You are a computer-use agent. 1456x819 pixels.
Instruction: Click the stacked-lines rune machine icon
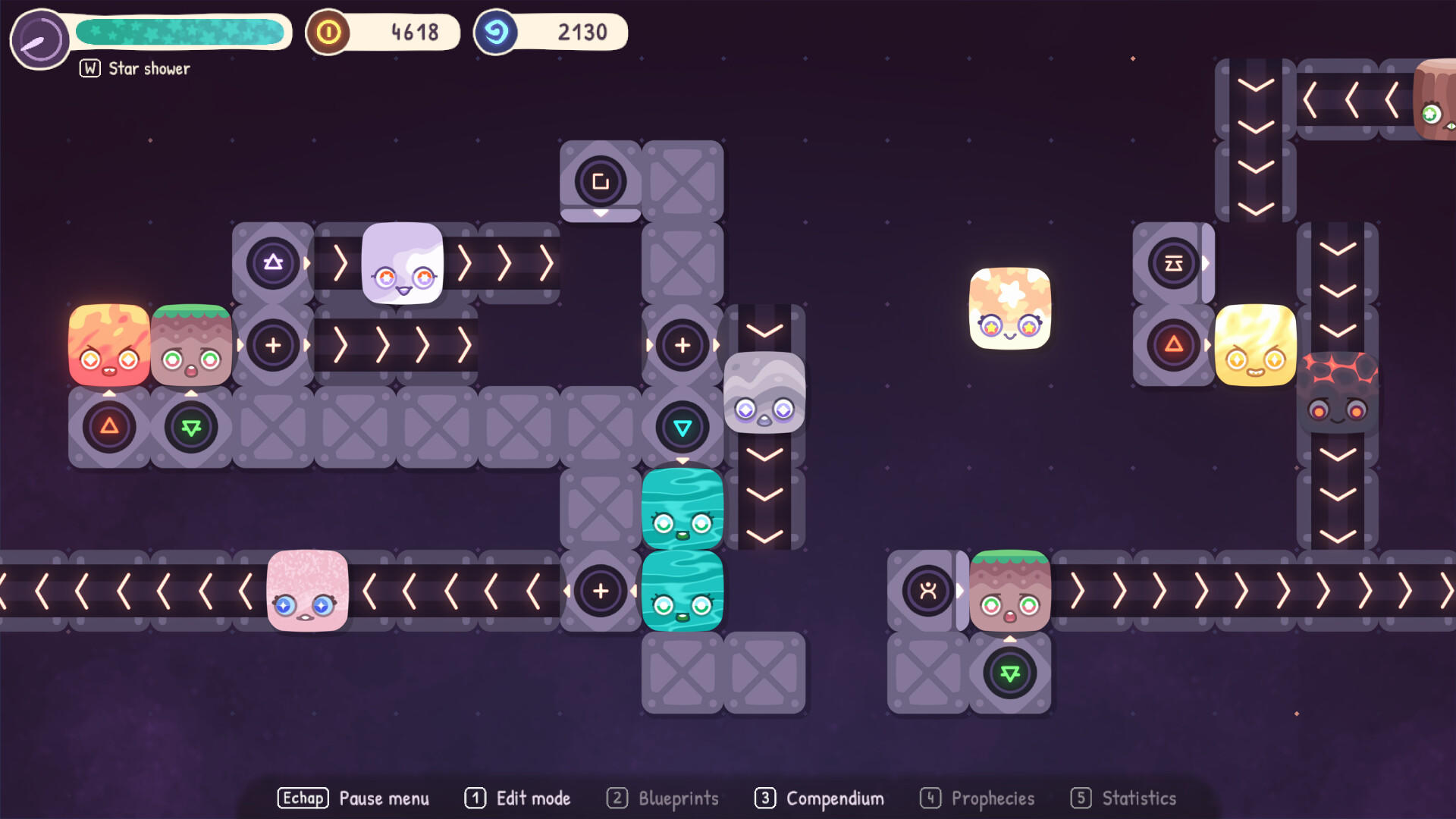1174,263
